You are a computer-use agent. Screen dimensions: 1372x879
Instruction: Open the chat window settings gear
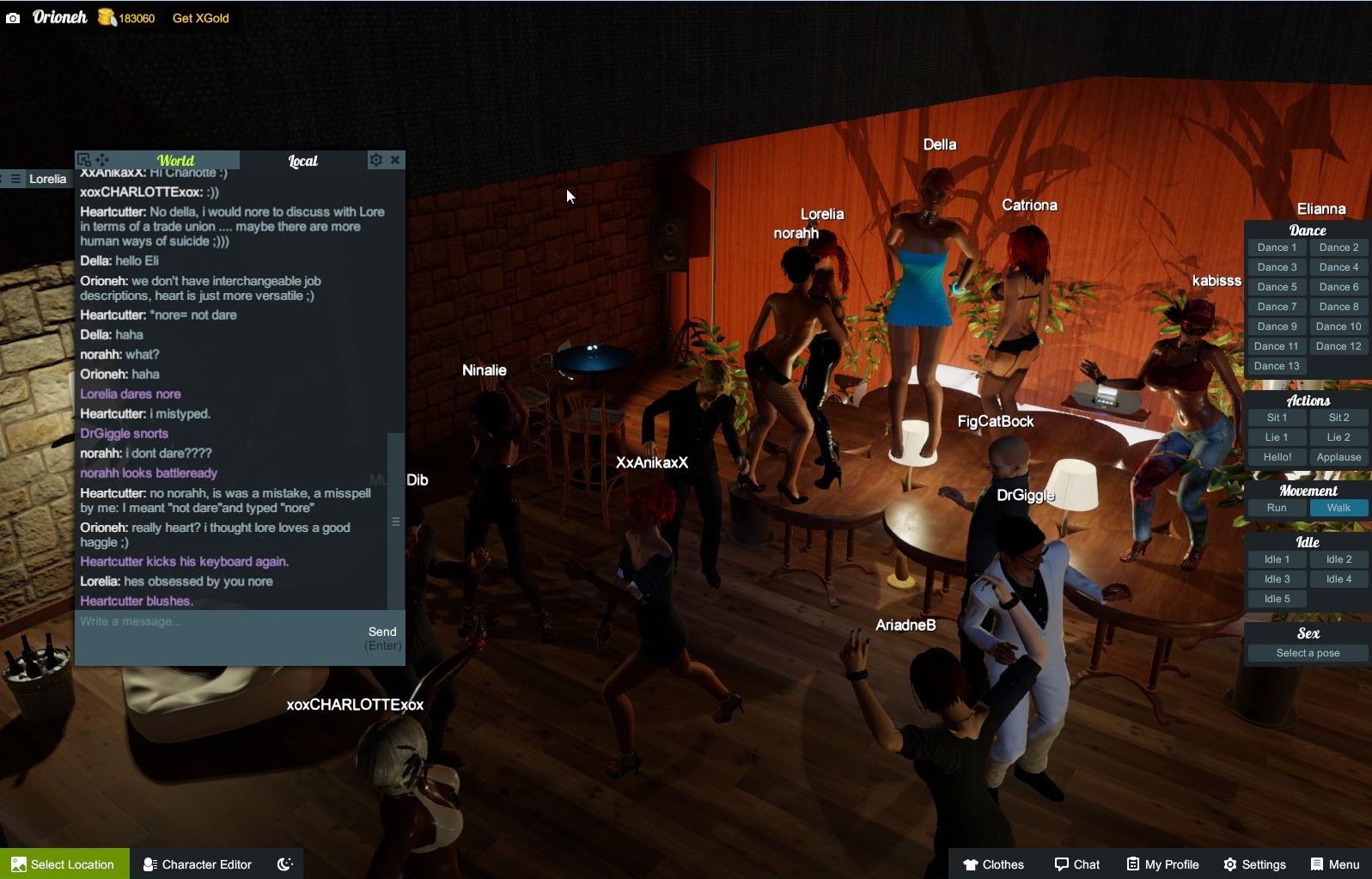(x=375, y=160)
